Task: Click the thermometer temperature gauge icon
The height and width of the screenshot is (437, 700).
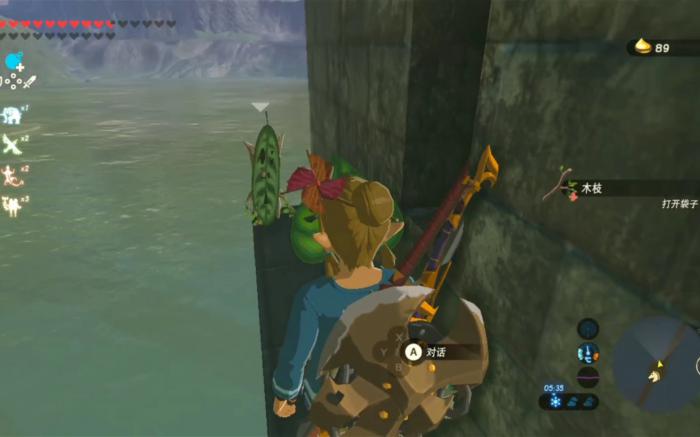Action: click(588, 353)
